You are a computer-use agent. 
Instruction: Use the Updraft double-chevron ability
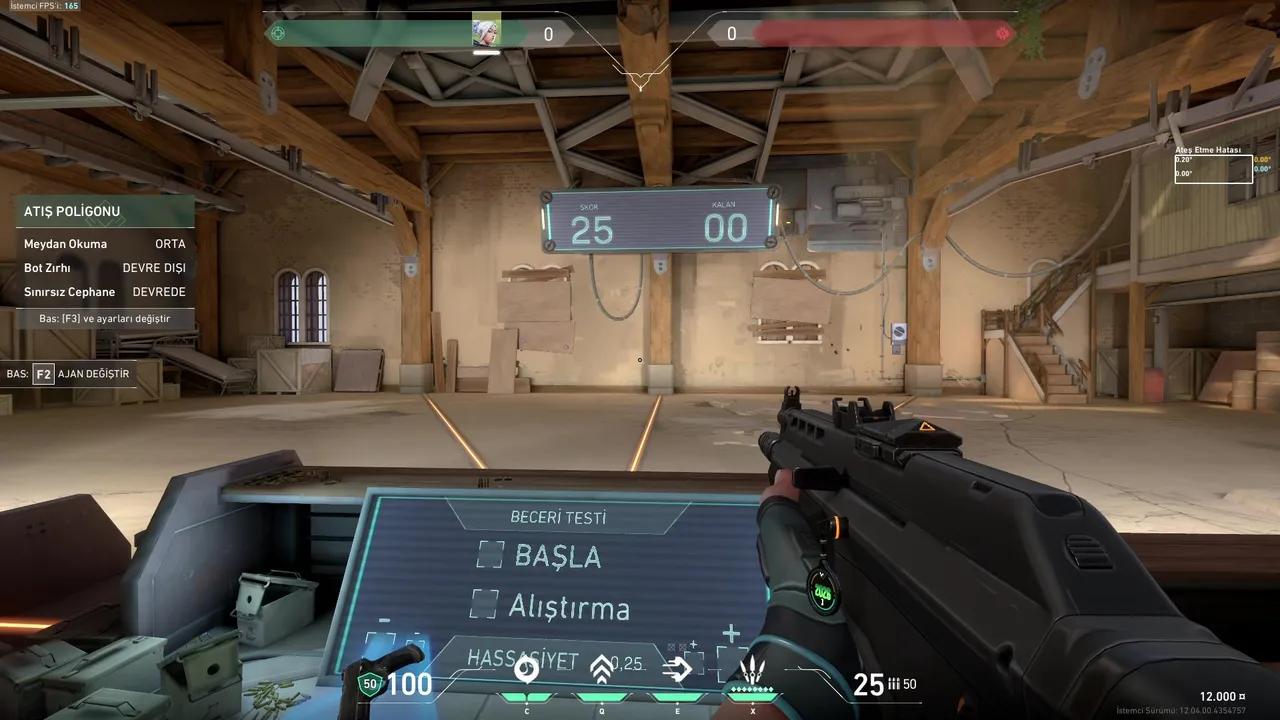point(601,669)
